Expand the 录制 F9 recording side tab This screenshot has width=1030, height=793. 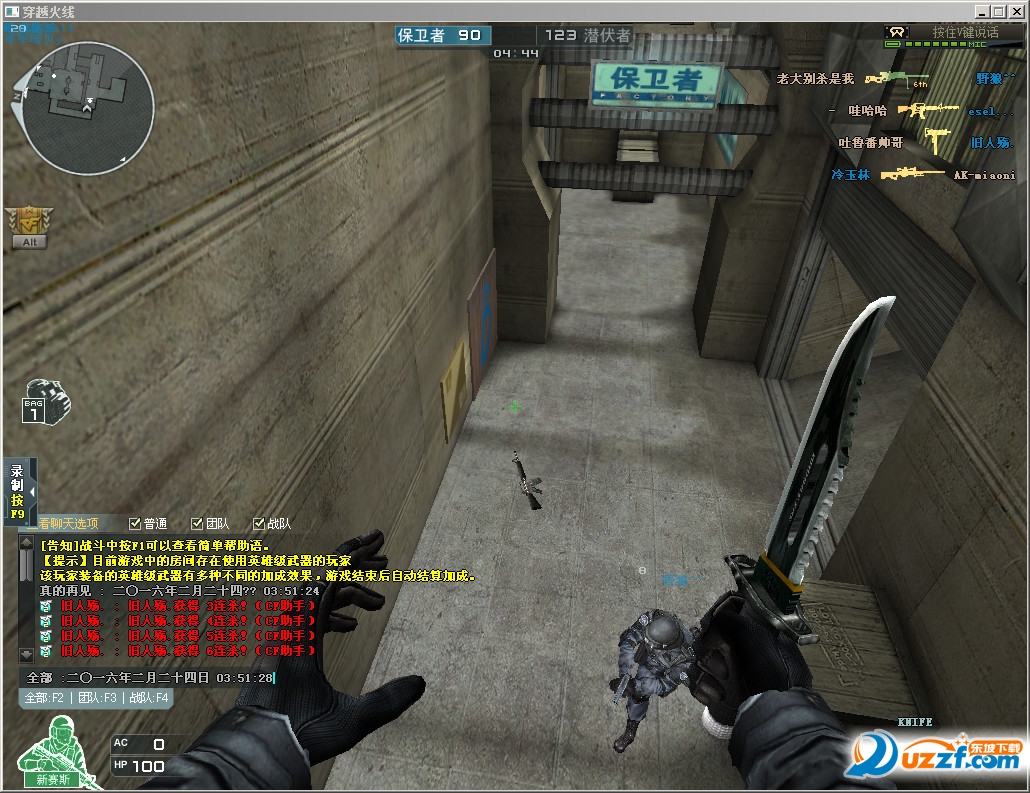(31, 492)
